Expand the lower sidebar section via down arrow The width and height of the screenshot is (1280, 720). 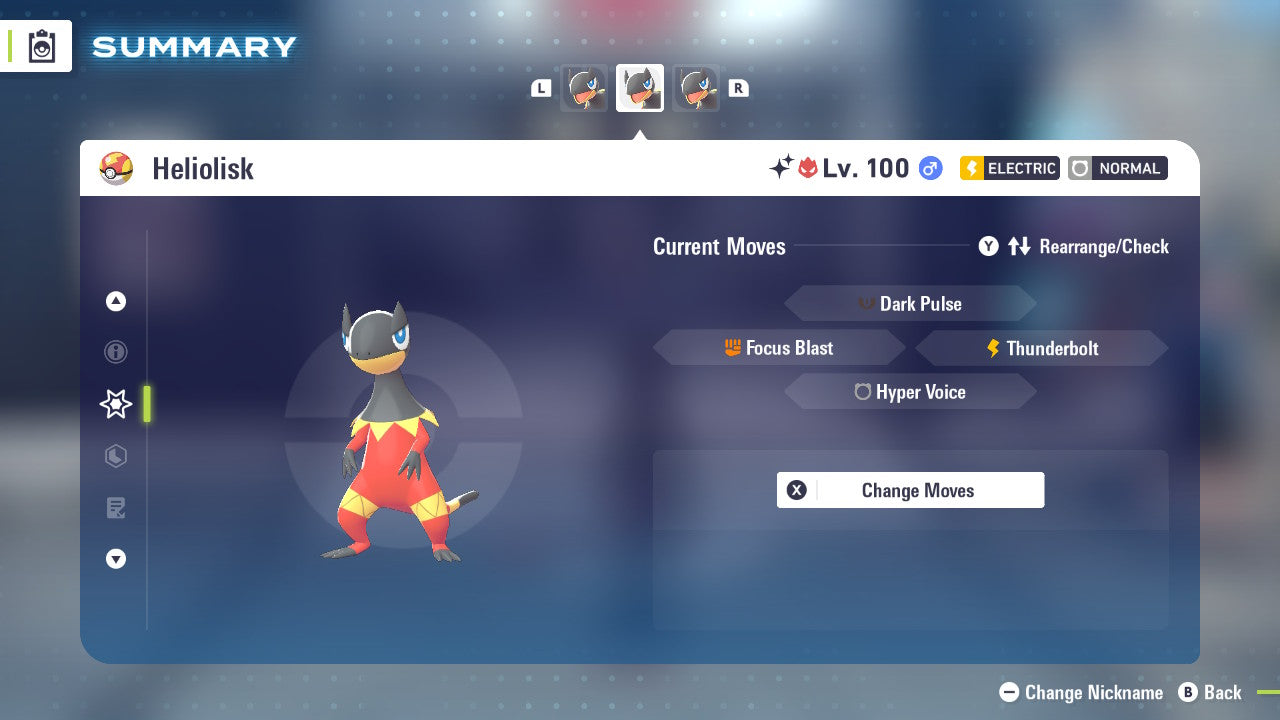(x=115, y=559)
